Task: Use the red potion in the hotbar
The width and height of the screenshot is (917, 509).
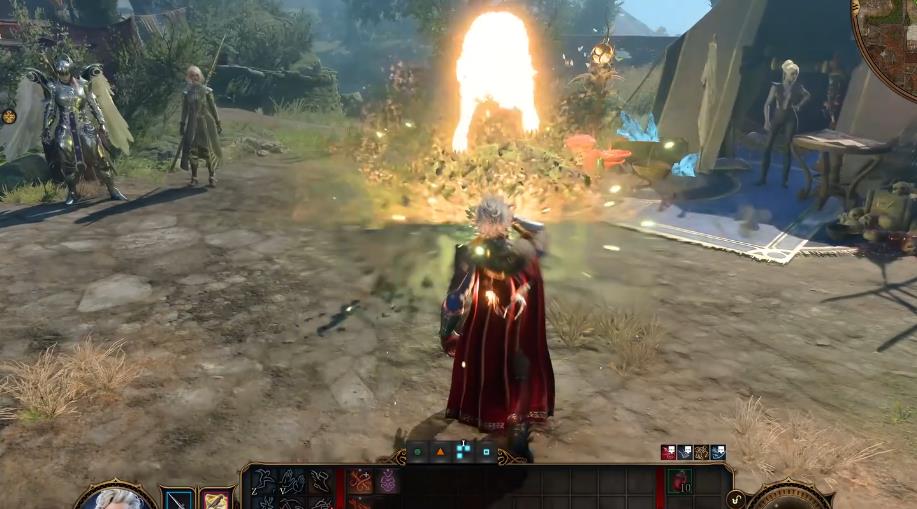Action: (679, 481)
